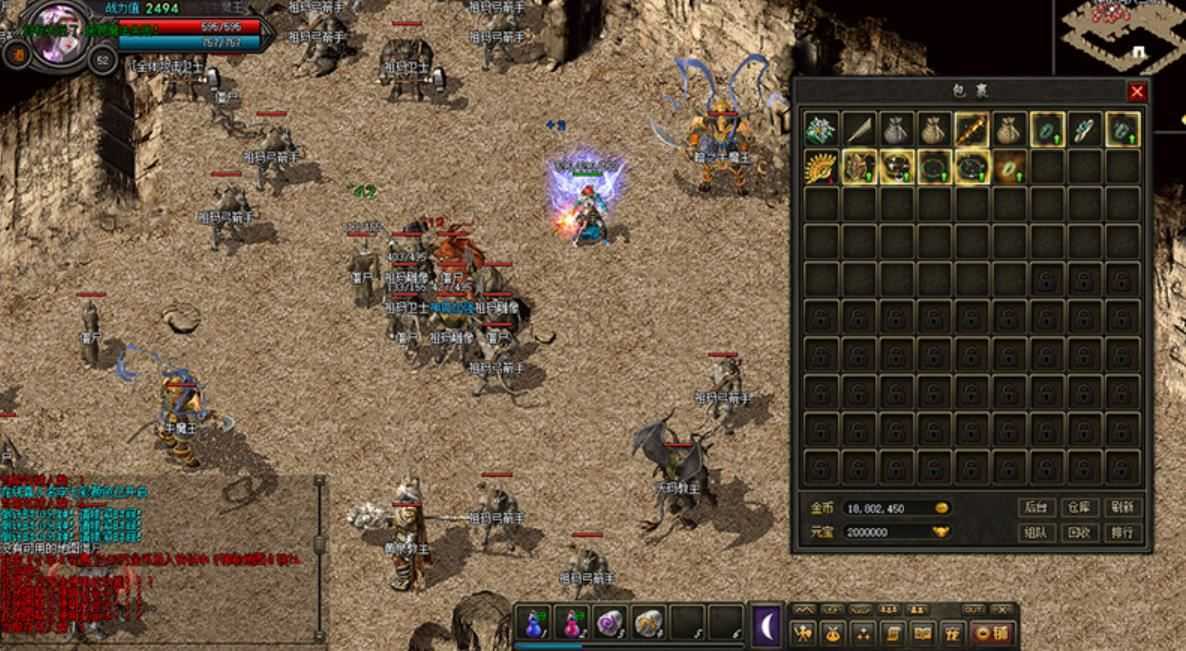Use the blue potion in the hotbar
Screen dimensions: 1186x651
click(533, 623)
